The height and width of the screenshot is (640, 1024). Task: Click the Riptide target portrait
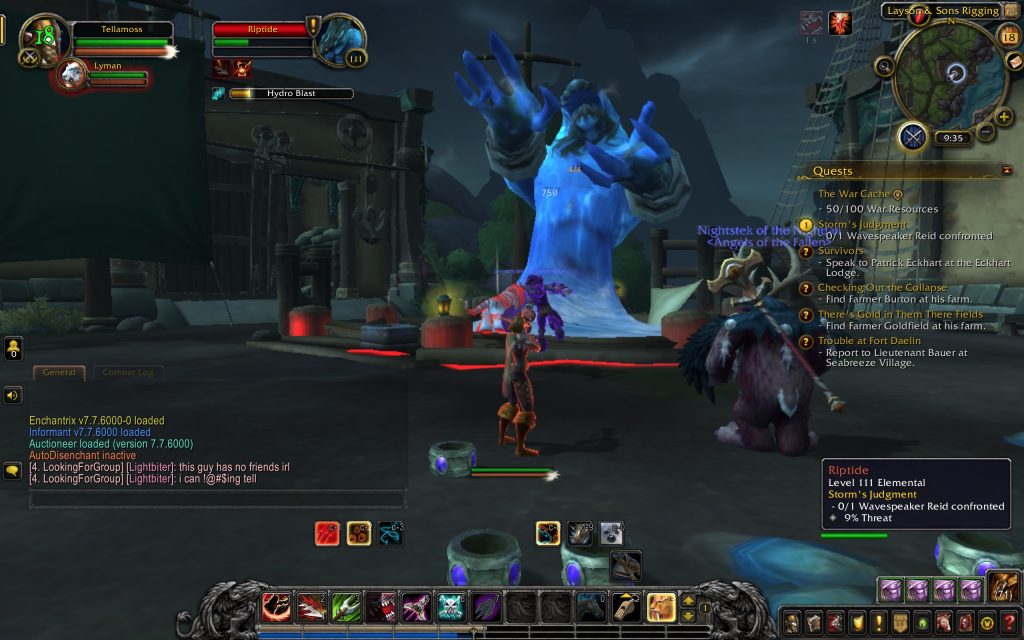click(x=340, y=38)
